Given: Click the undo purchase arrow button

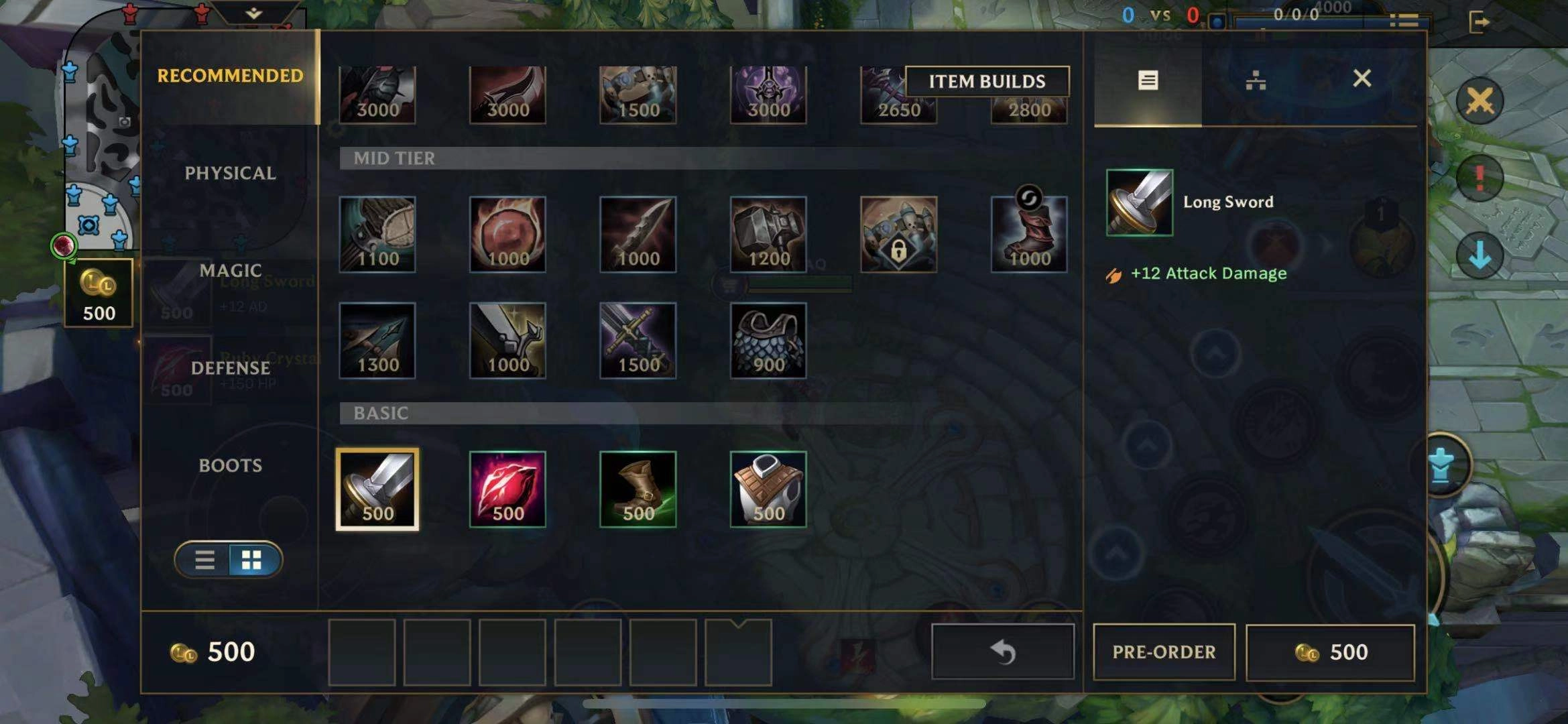Looking at the screenshot, I should click(1002, 650).
